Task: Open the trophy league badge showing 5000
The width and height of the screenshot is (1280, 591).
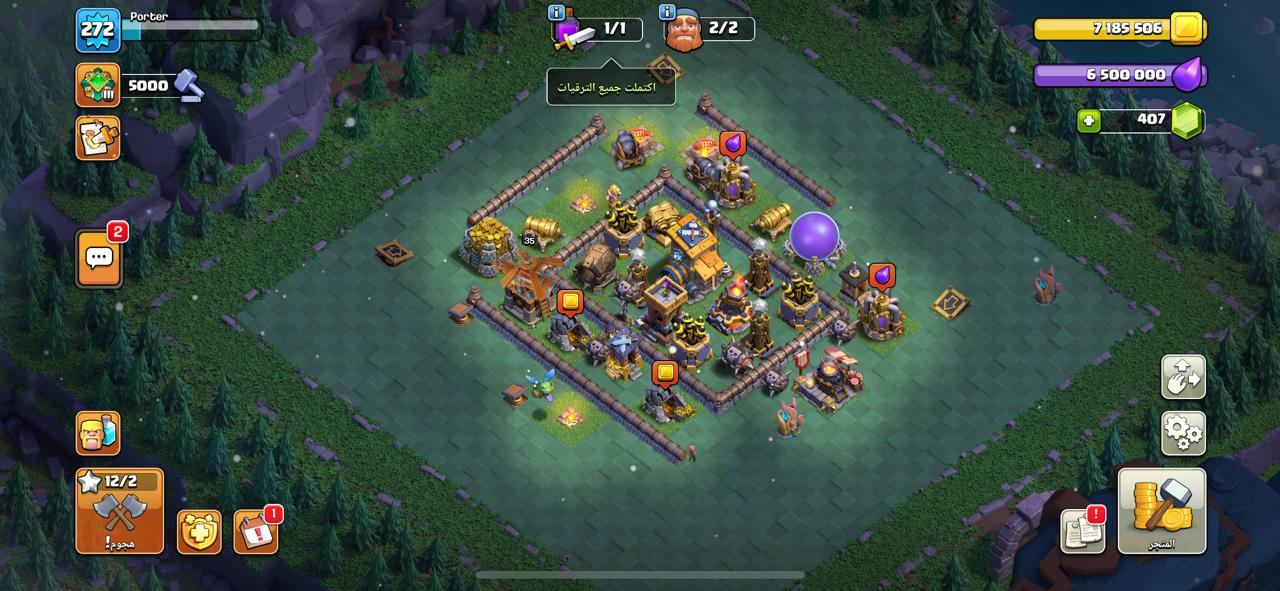Action: tap(98, 85)
